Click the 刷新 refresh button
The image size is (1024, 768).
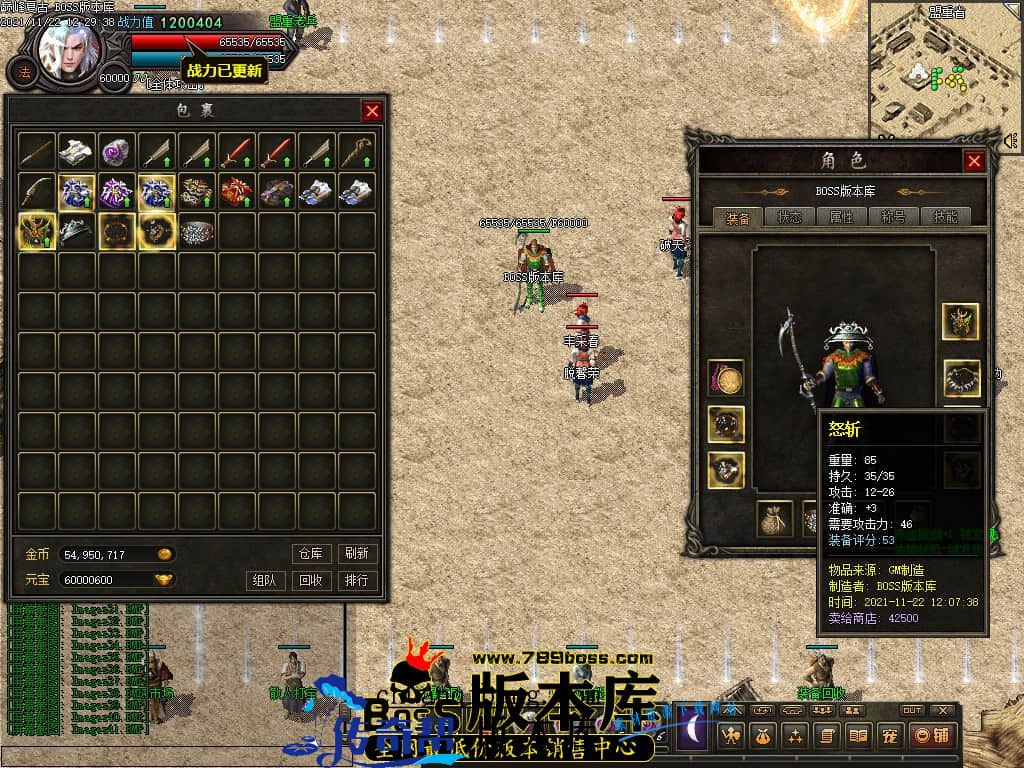click(356, 553)
